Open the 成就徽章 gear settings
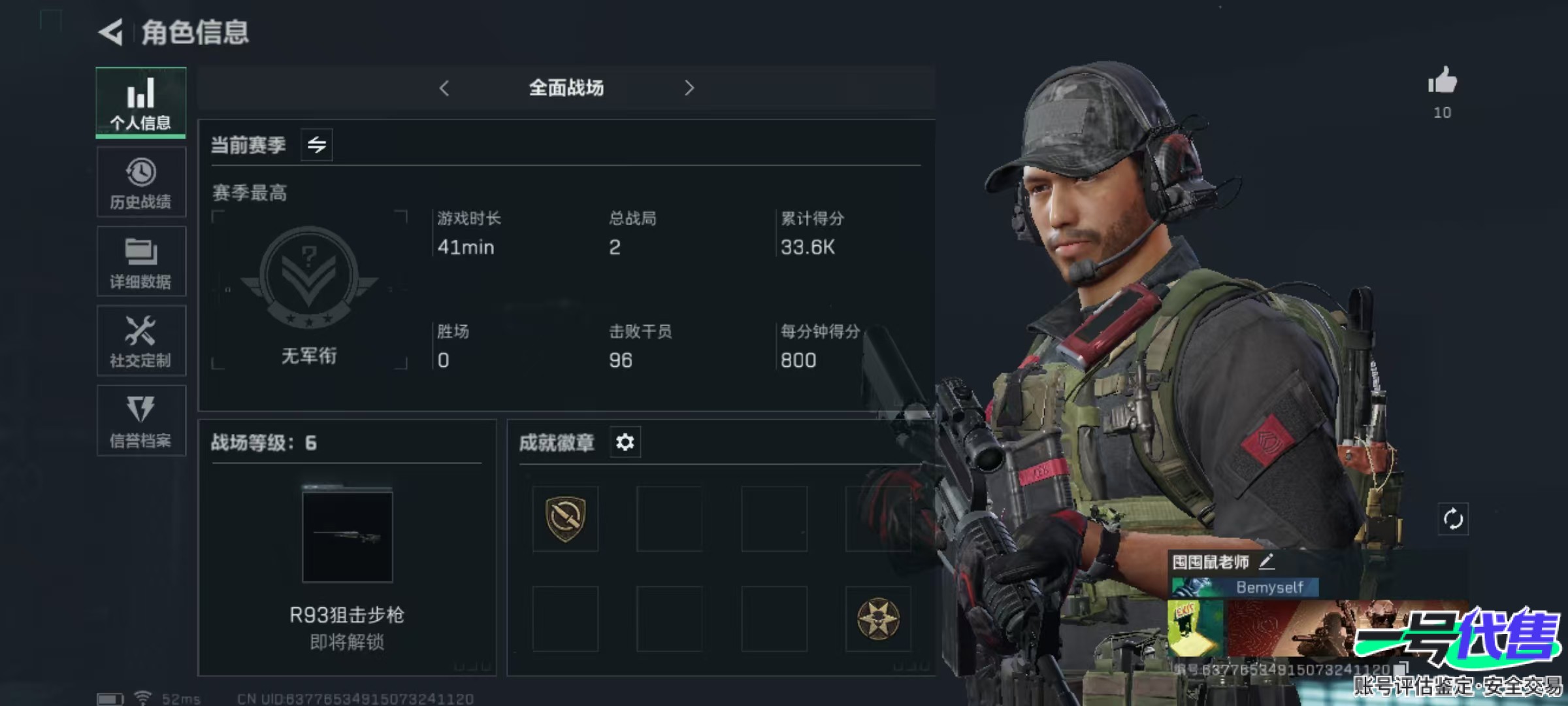 coord(625,443)
